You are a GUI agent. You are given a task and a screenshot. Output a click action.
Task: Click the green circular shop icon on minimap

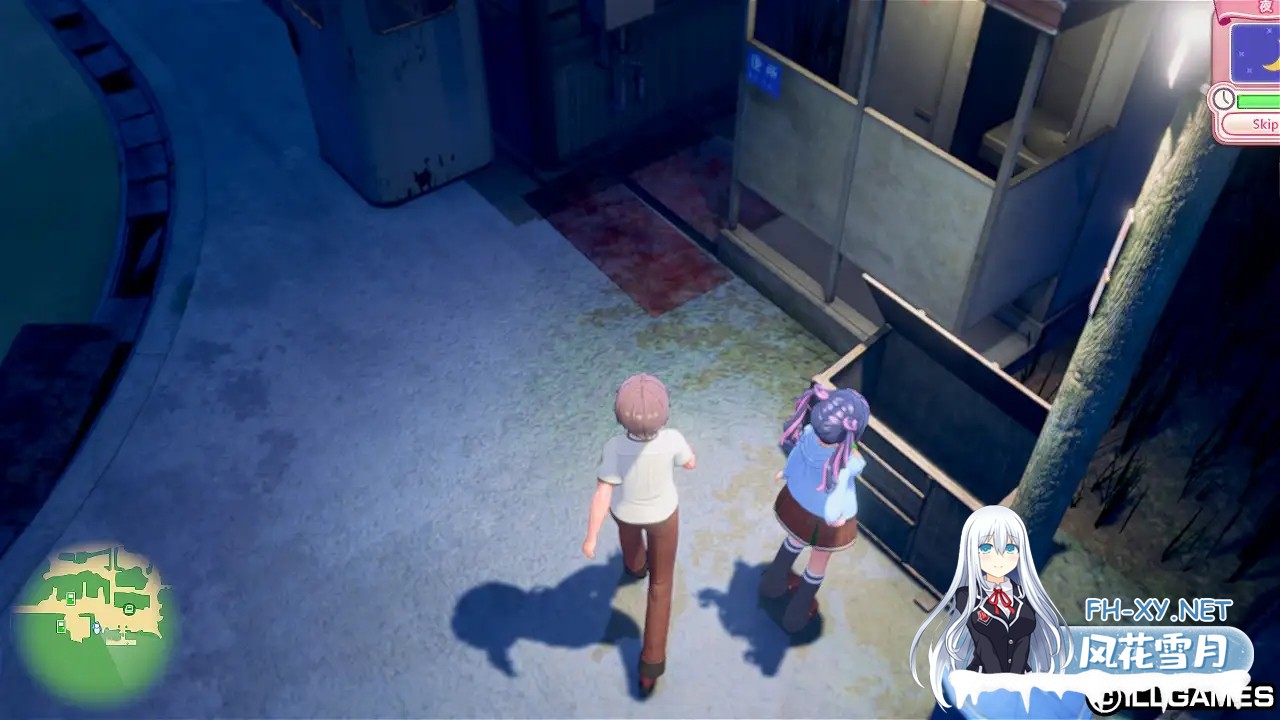(x=129, y=608)
